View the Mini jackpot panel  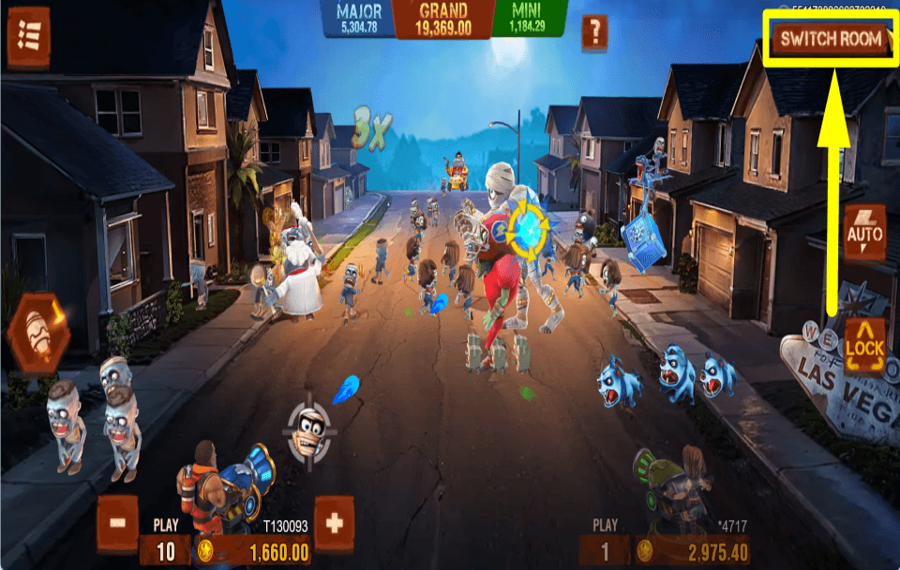point(529,19)
